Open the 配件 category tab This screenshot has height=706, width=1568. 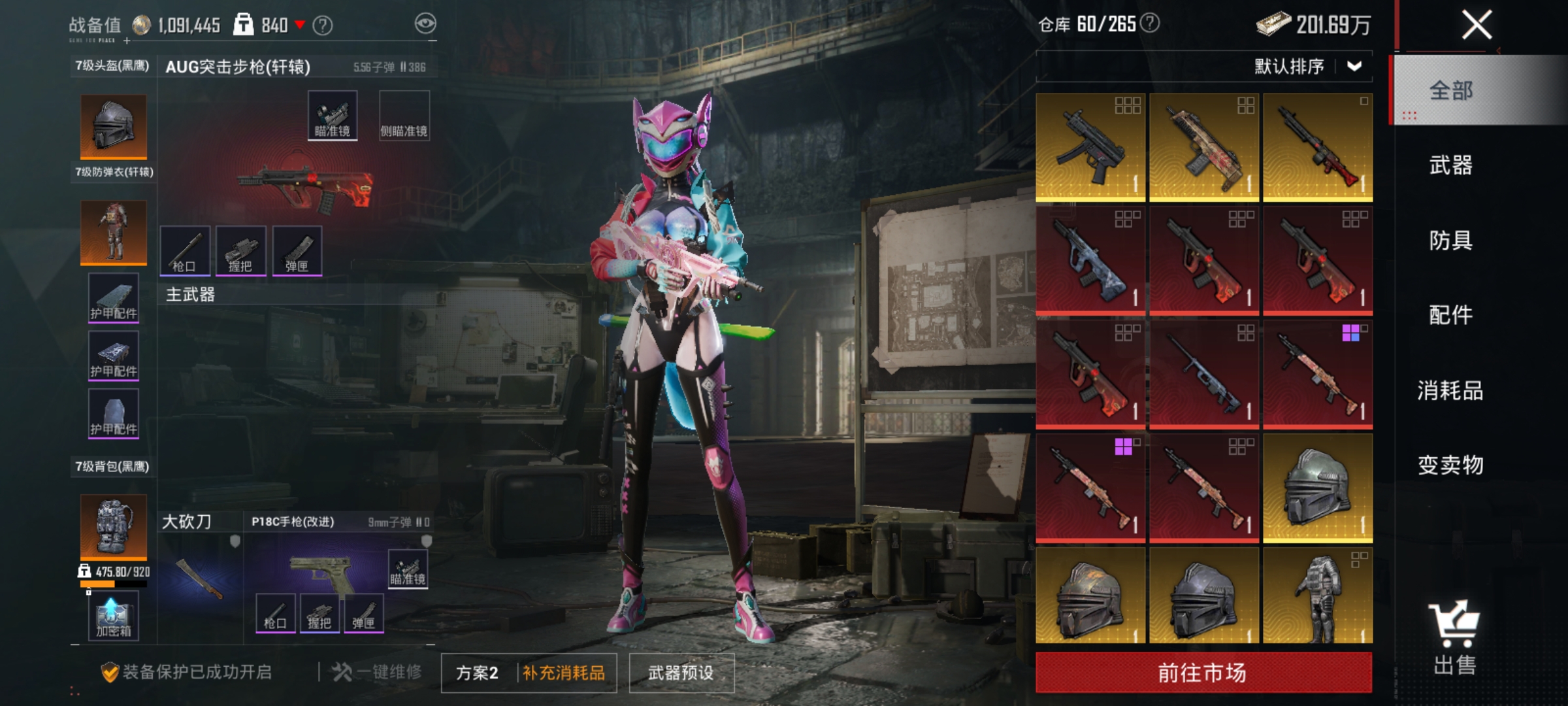click(x=1450, y=315)
